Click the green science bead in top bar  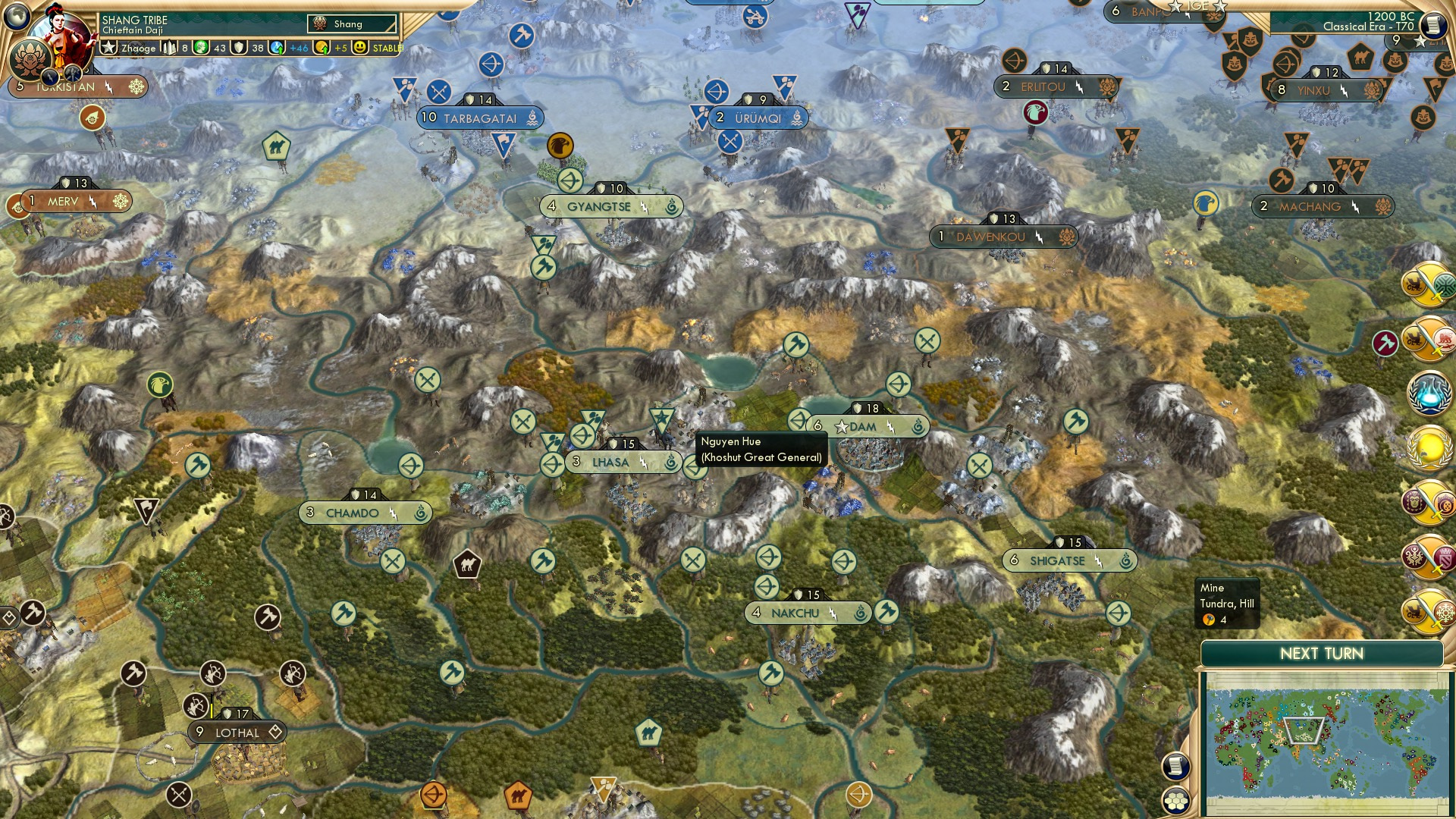coord(200,48)
